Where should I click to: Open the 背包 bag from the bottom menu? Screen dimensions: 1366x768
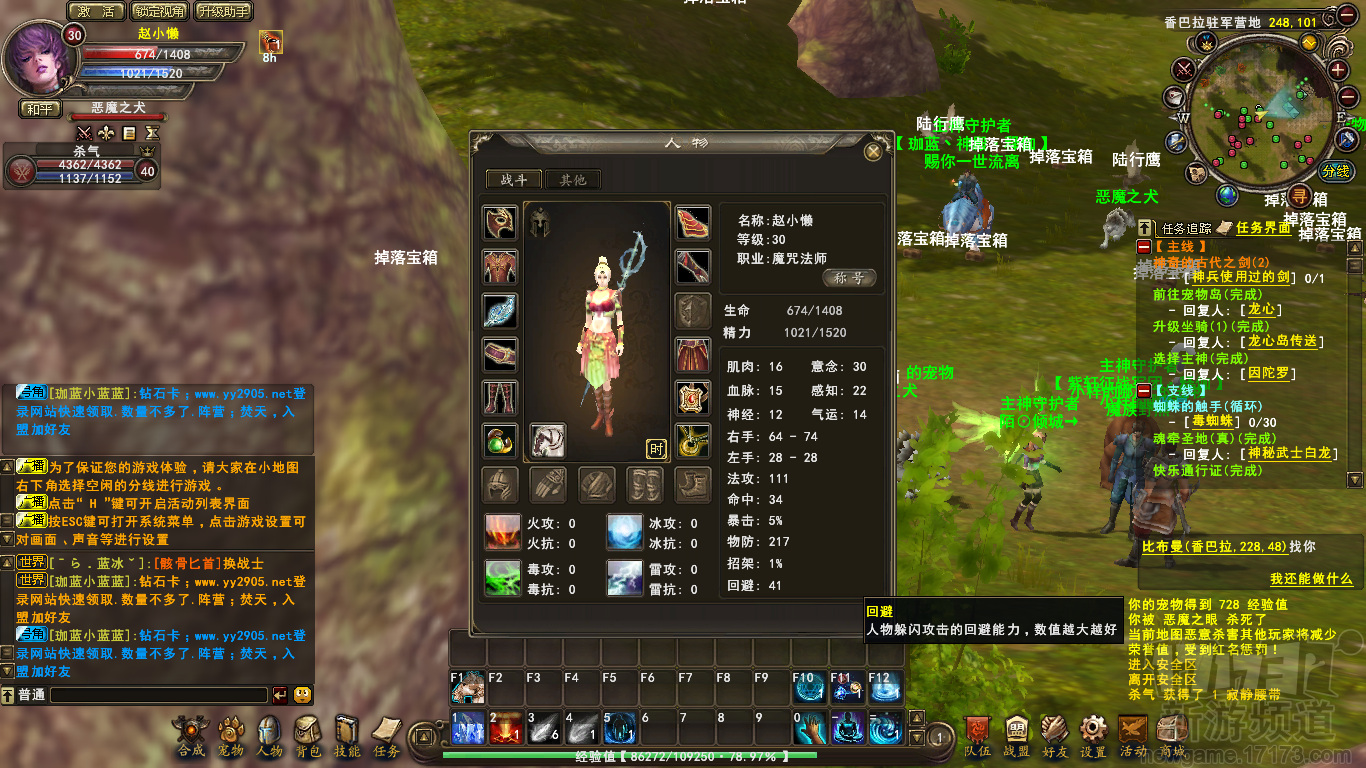pos(307,733)
